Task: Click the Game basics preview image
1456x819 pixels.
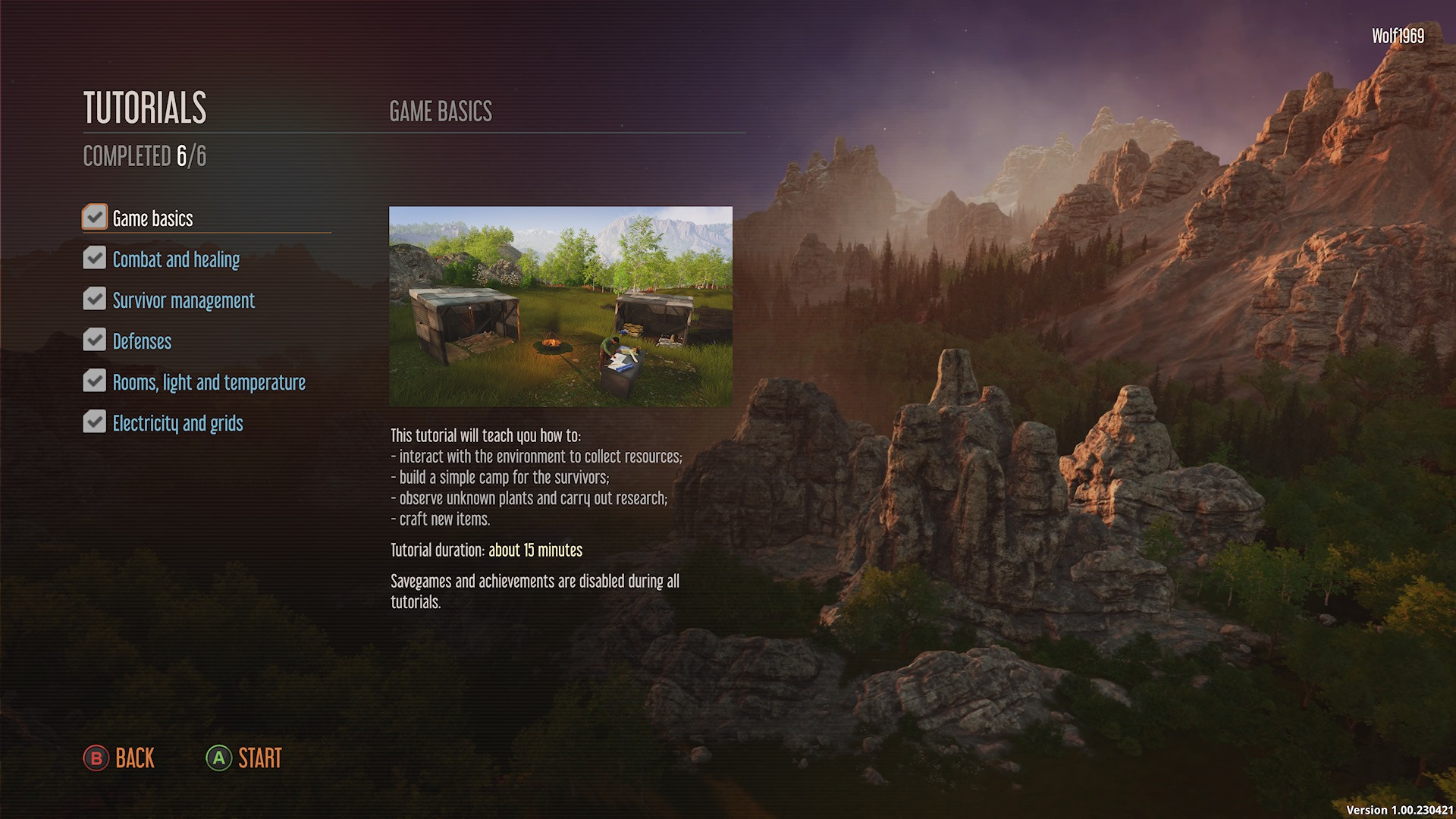Action: point(560,306)
